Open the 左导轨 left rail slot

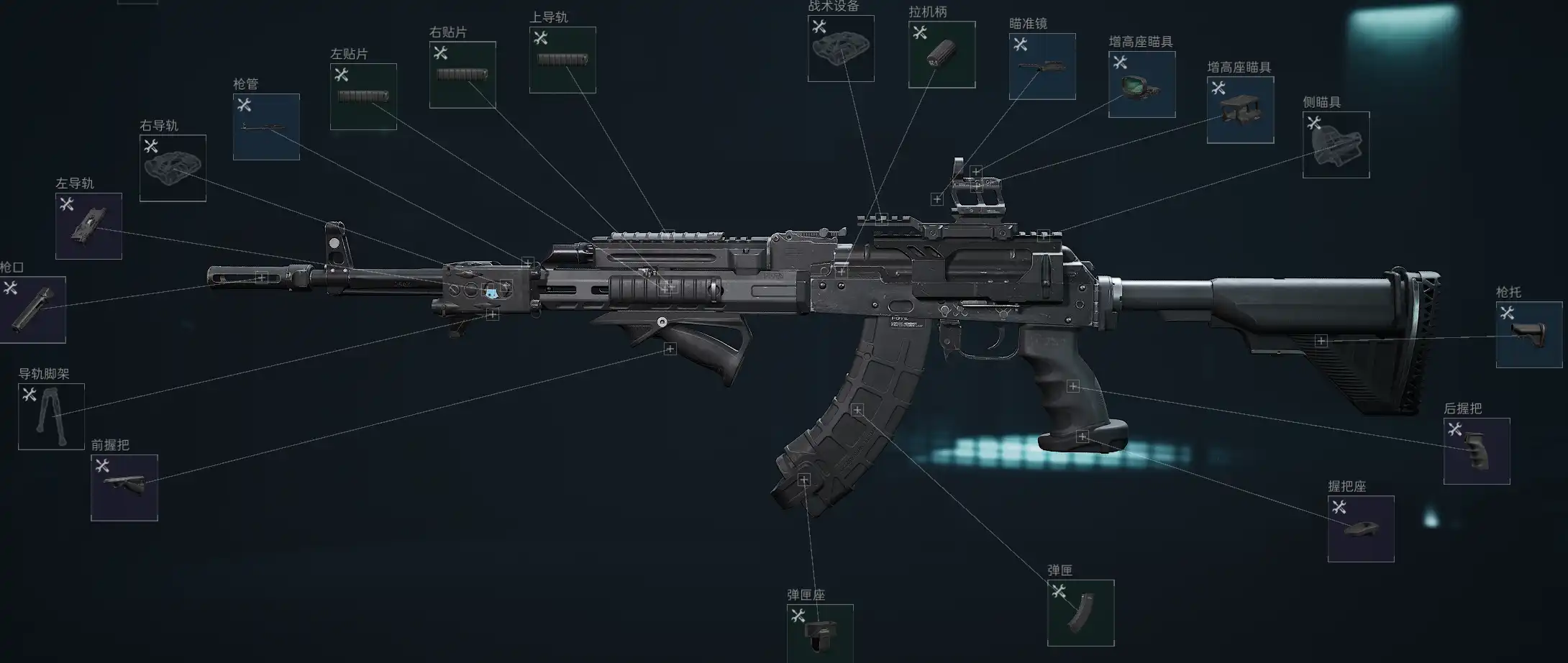point(88,226)
